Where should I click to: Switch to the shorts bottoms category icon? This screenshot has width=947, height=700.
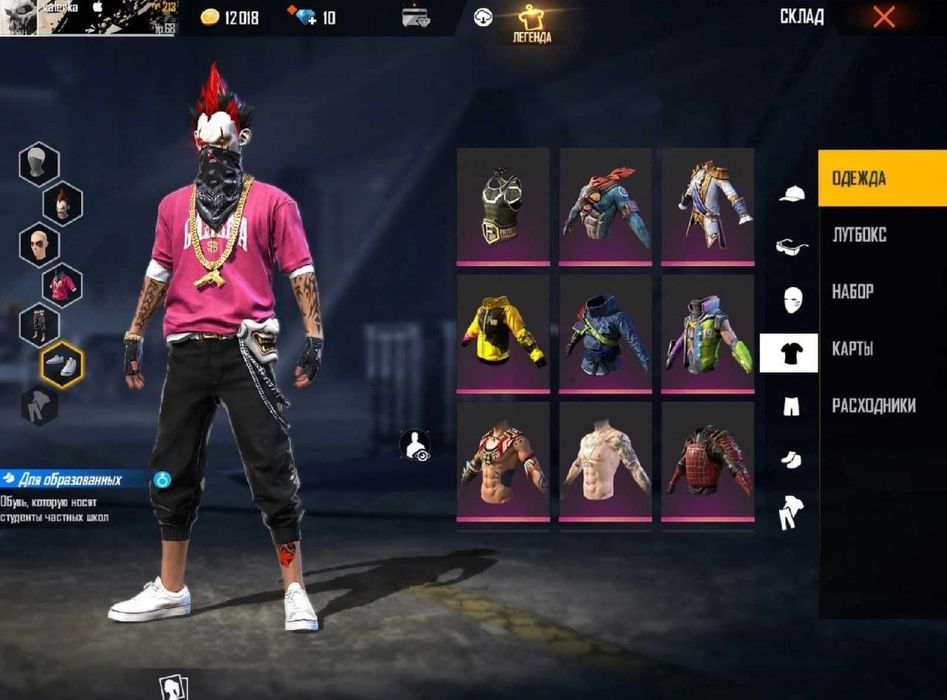[791, 407]
